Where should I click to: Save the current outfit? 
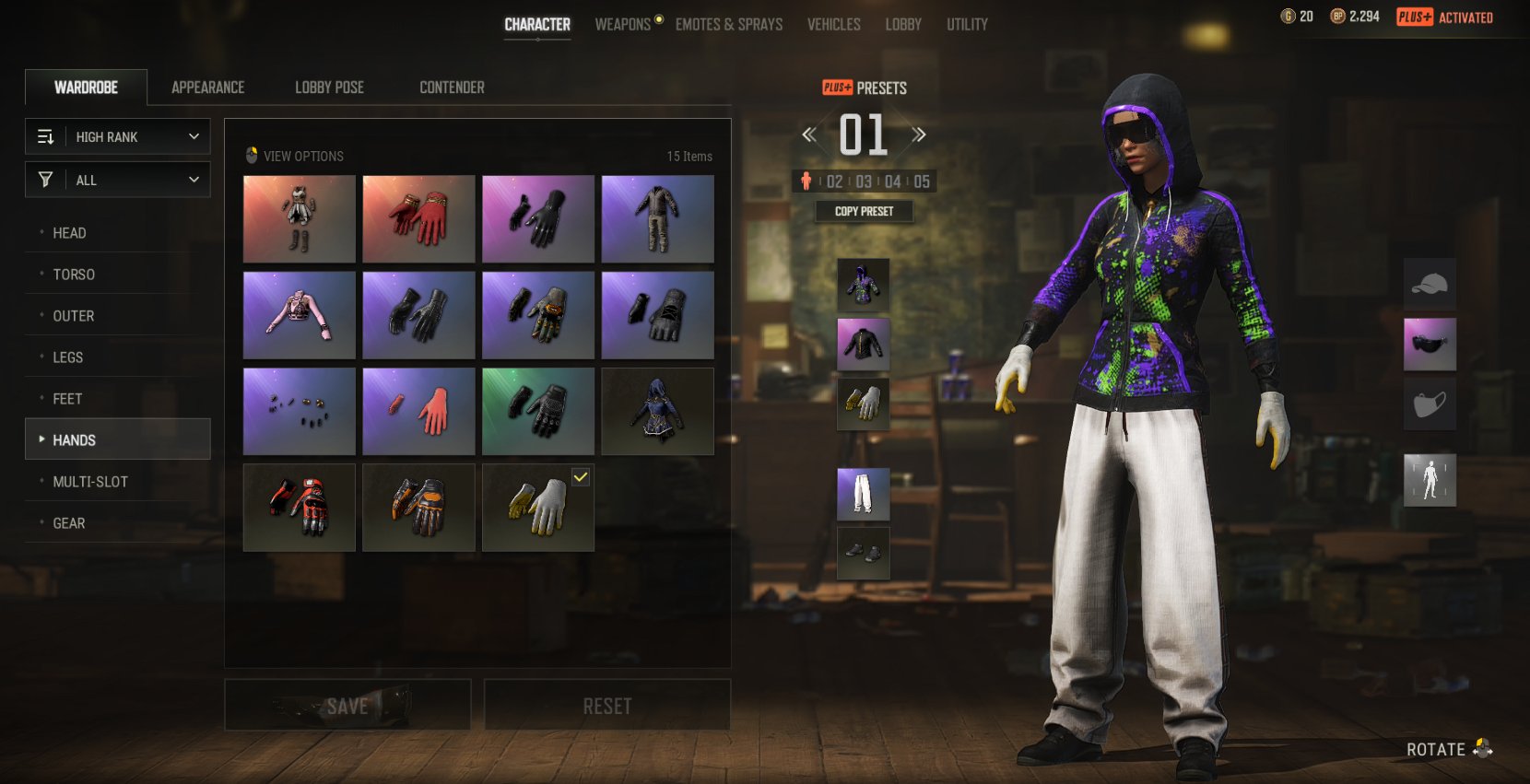(x=347, y=706)
